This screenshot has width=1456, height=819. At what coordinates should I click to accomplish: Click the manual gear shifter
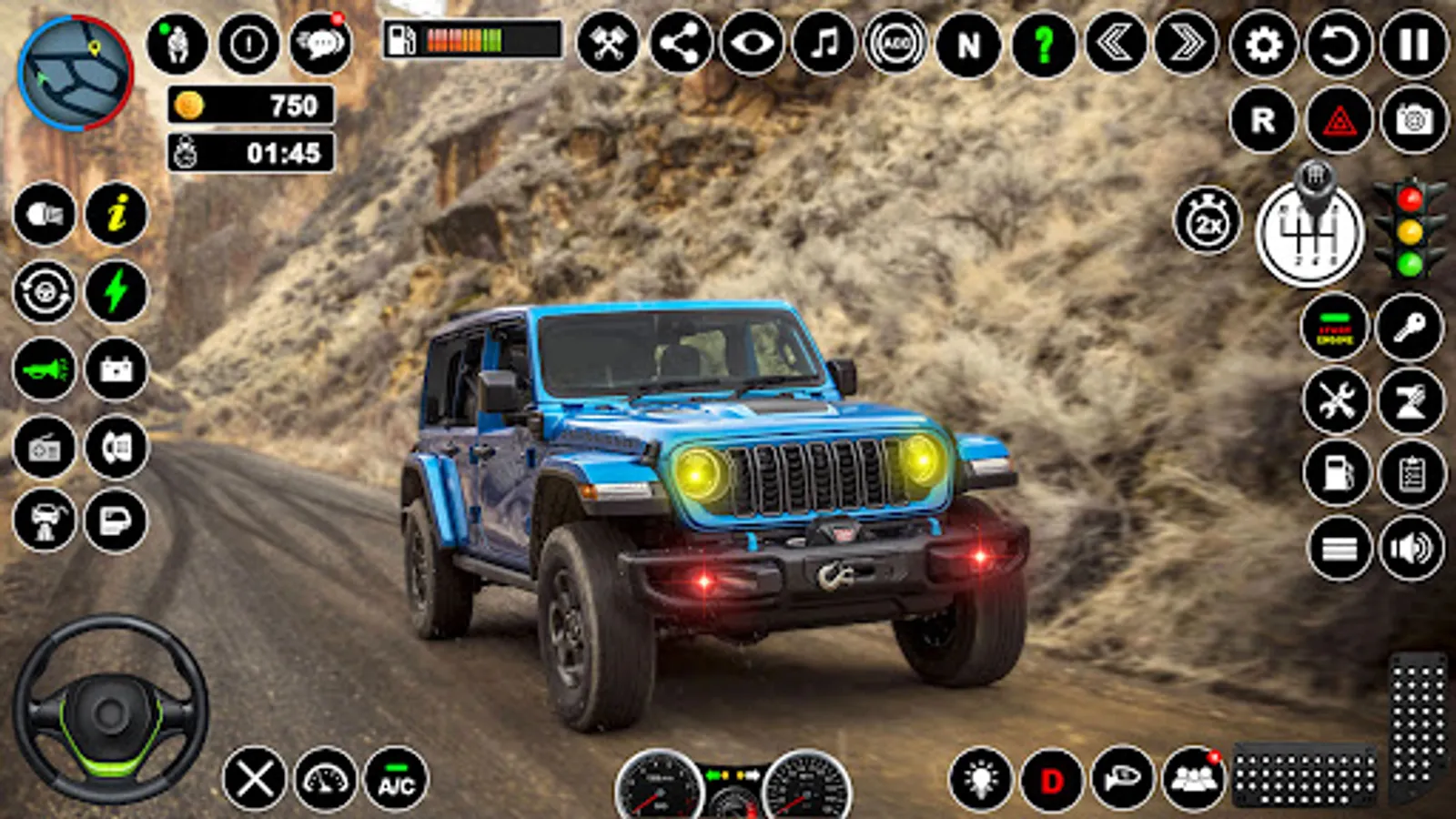tap(1309, 231)
